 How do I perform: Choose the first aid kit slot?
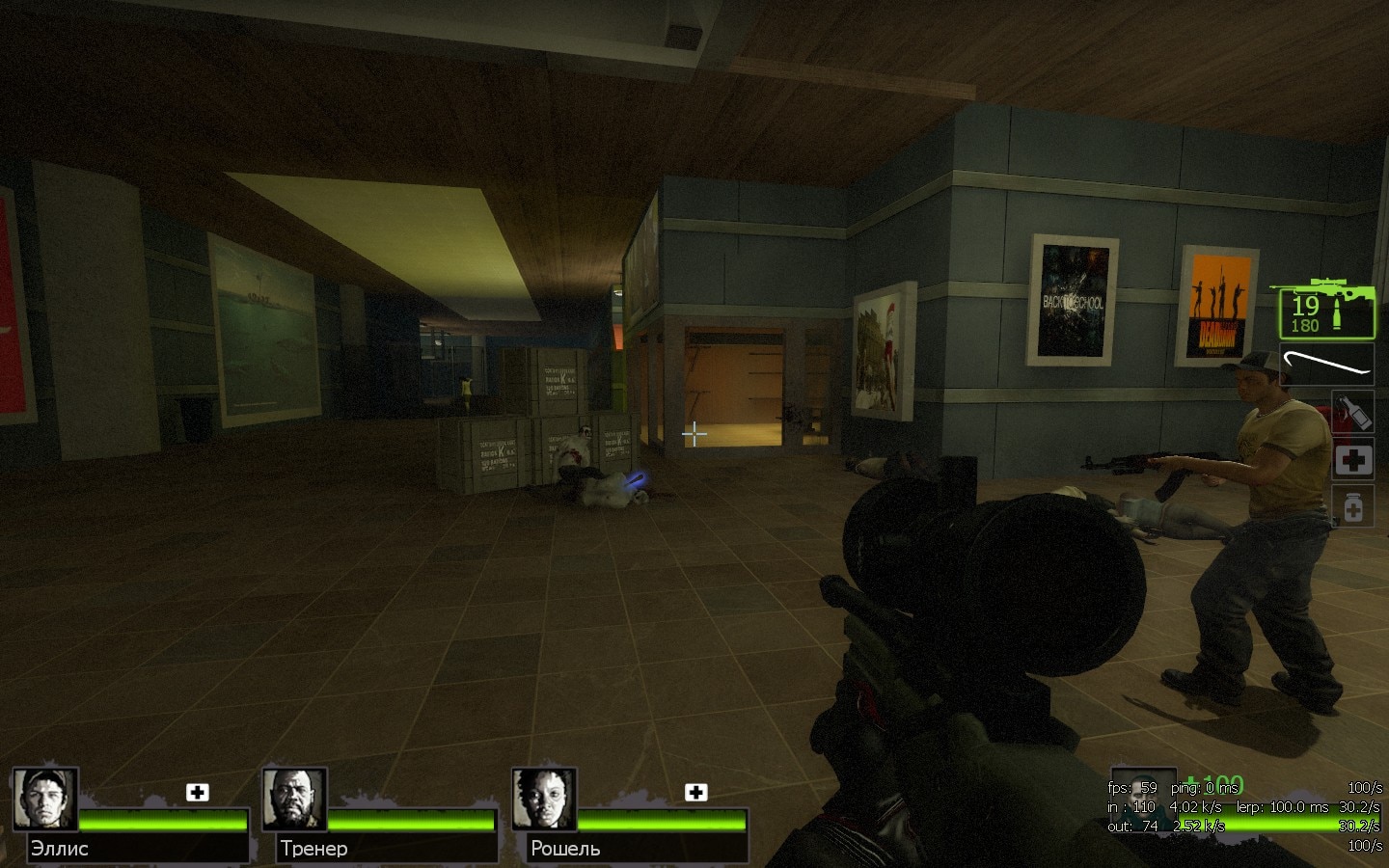click(1352, 459)
